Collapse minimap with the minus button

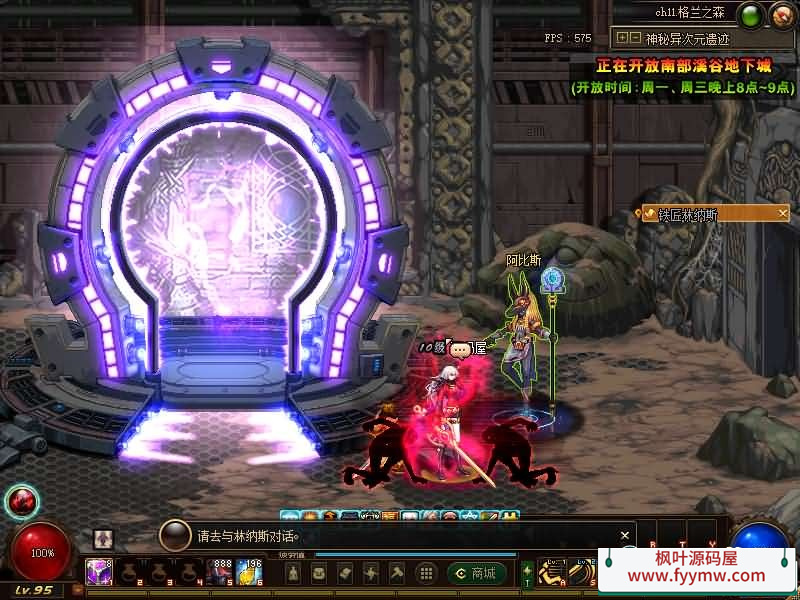pyautogui.click(x=634, y=38)
